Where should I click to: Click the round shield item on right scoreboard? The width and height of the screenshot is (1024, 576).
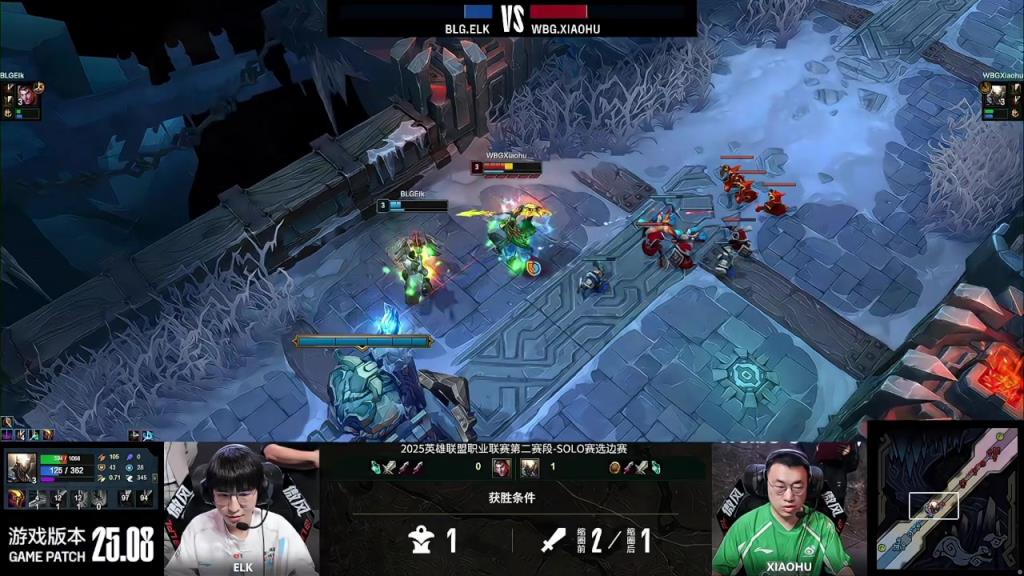click(x=614, y=467)
